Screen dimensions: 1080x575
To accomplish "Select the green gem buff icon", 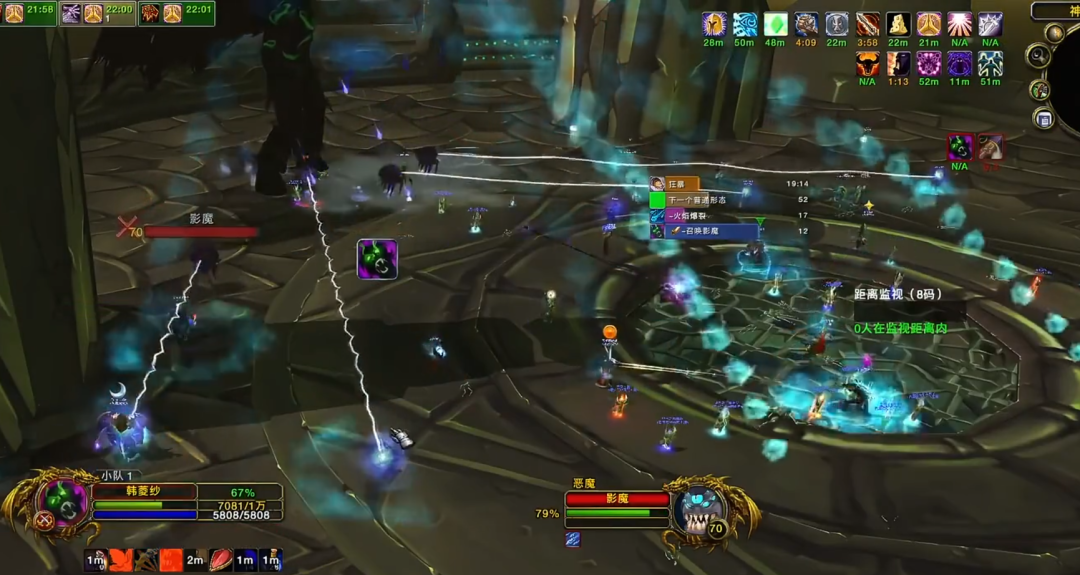I will [775, 24].
